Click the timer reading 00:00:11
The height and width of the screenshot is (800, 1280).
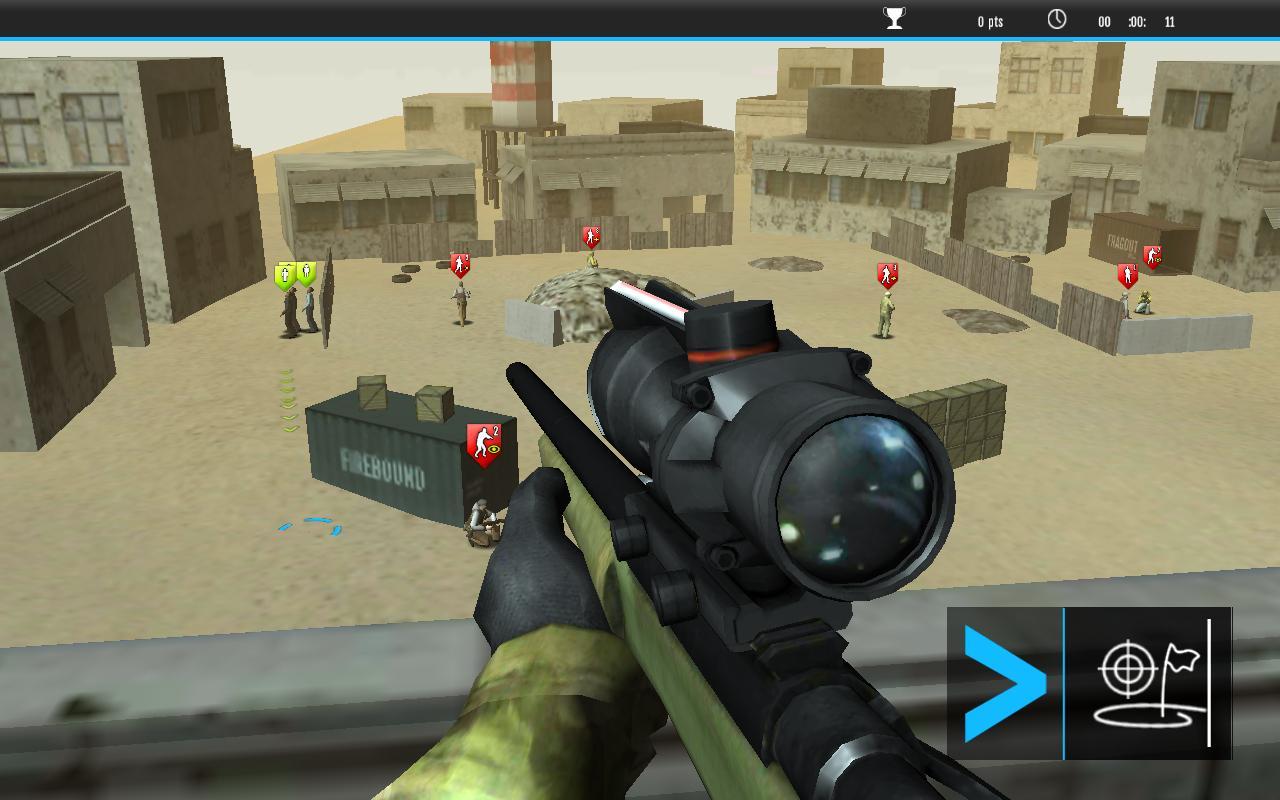click(x=1135, y=19)
